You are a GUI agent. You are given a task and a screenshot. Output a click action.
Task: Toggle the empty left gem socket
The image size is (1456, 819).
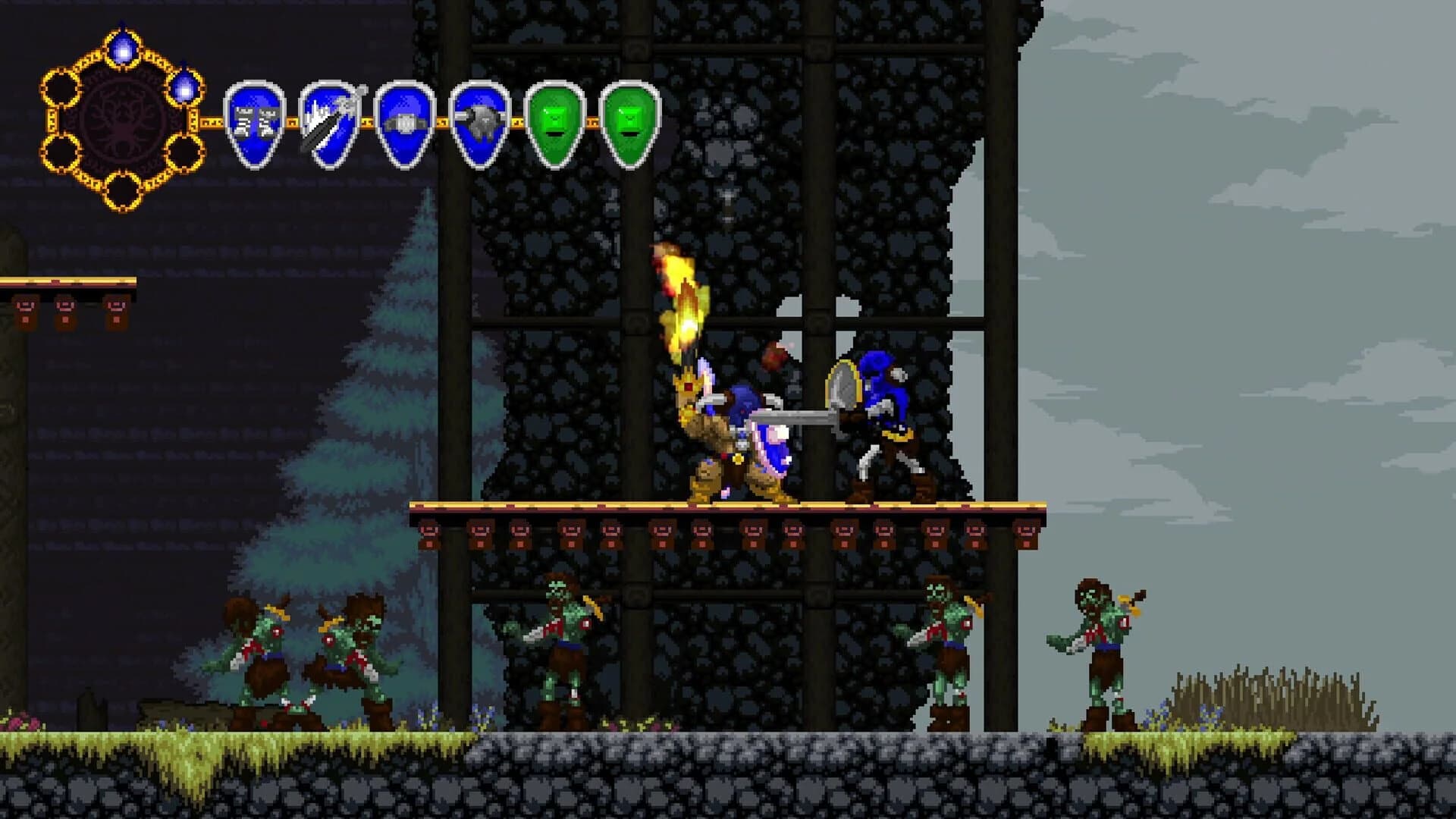61,86
